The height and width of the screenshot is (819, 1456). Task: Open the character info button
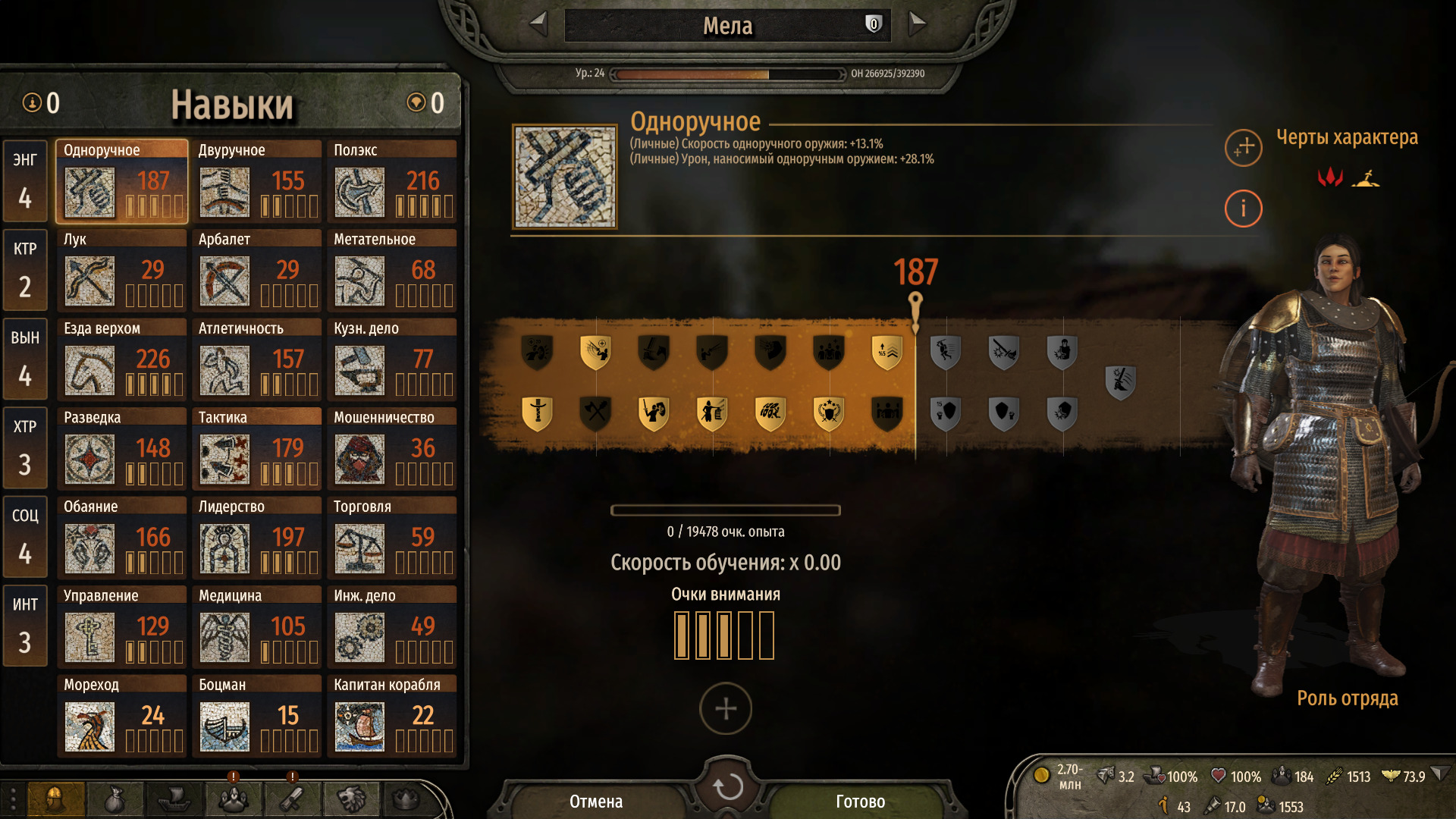pos(1243,208)
